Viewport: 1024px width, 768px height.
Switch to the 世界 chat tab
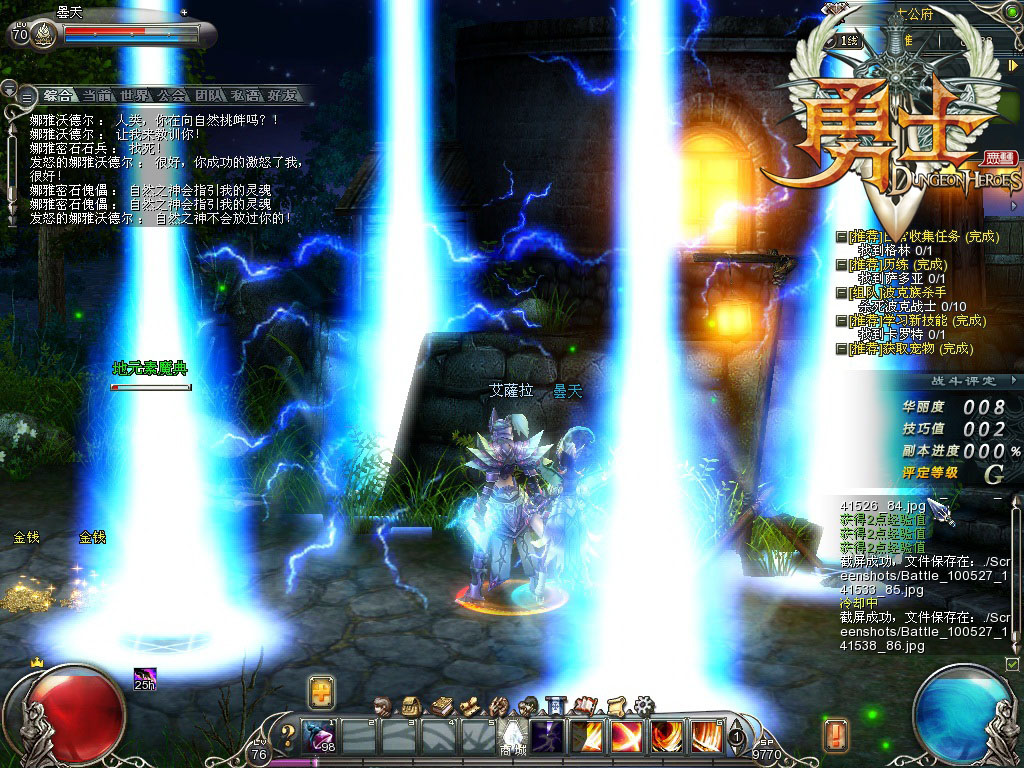(x=134, y=96)
